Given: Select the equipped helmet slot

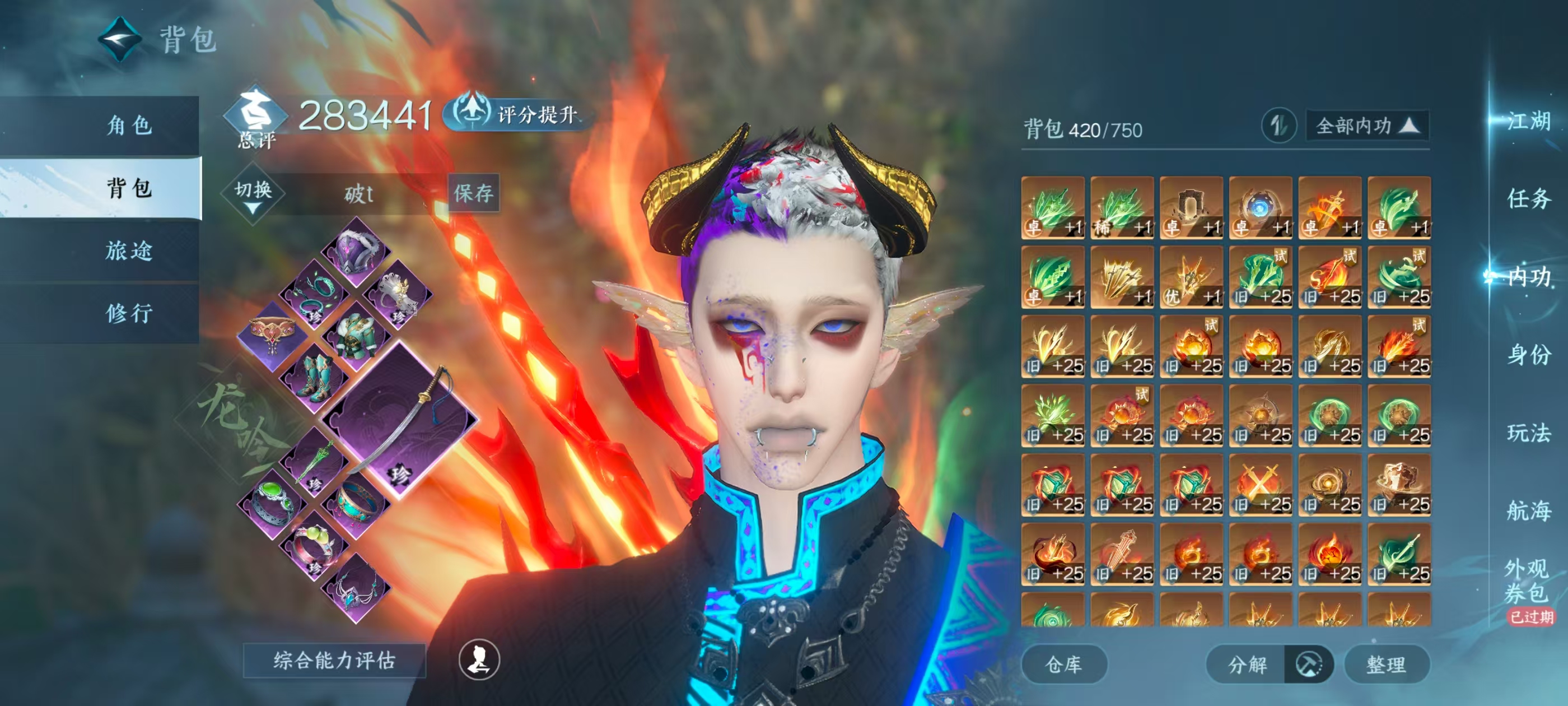Looking at the screenshot, I should tap(356, 250).
